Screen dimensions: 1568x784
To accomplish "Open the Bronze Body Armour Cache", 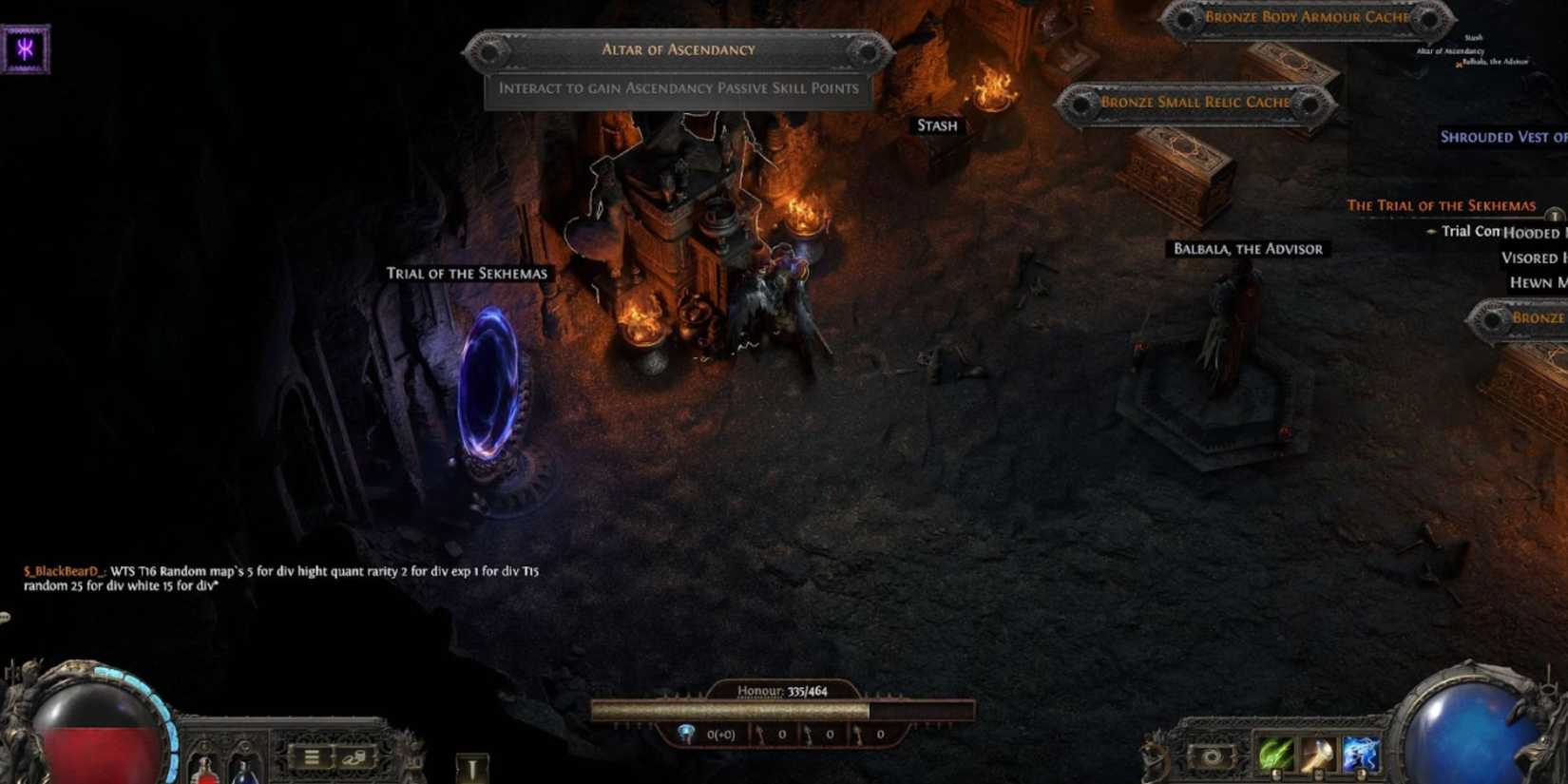I will click(x=1307, y=17).
